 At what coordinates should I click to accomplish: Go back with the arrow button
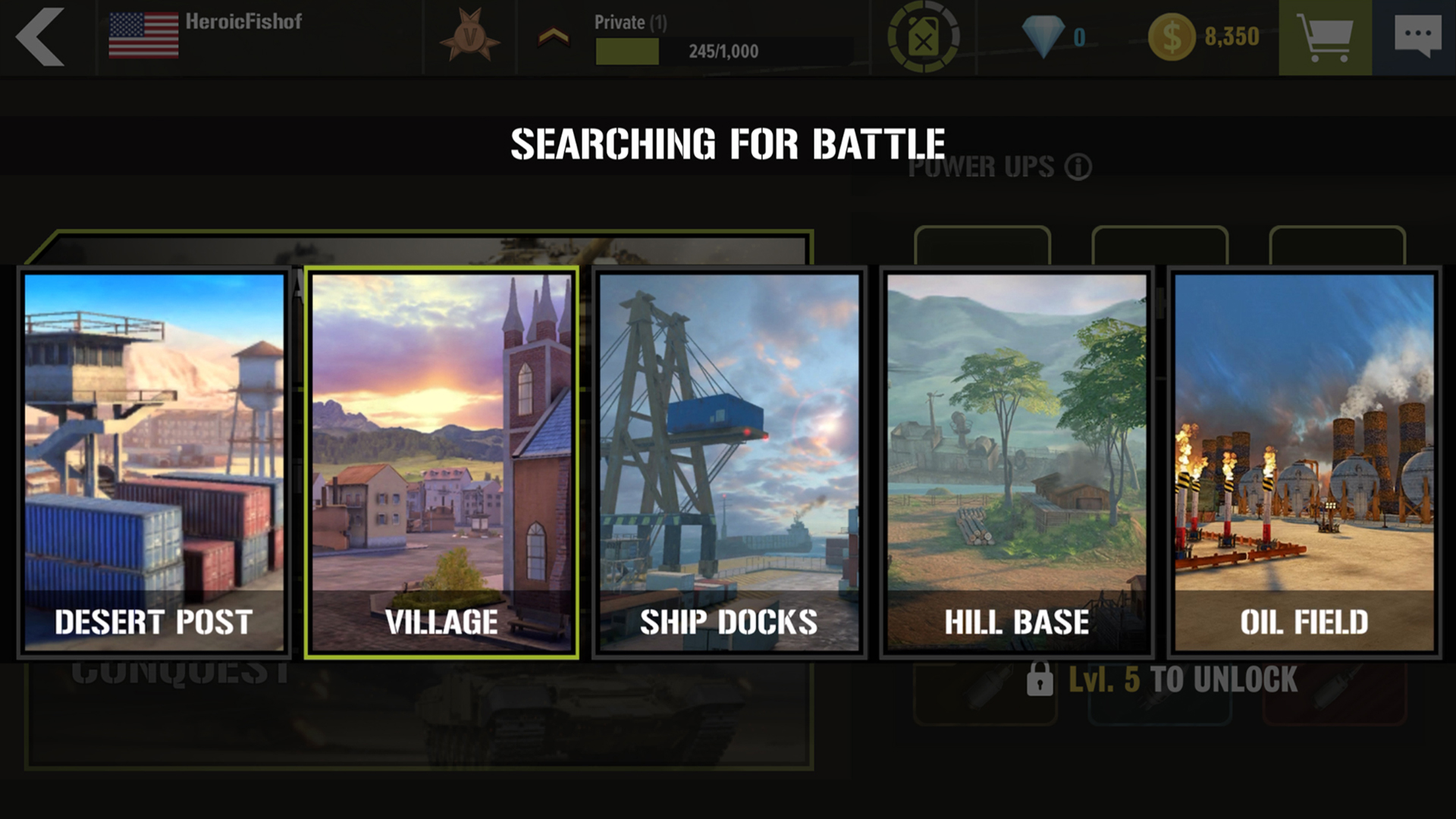click(x=41, y=37)
